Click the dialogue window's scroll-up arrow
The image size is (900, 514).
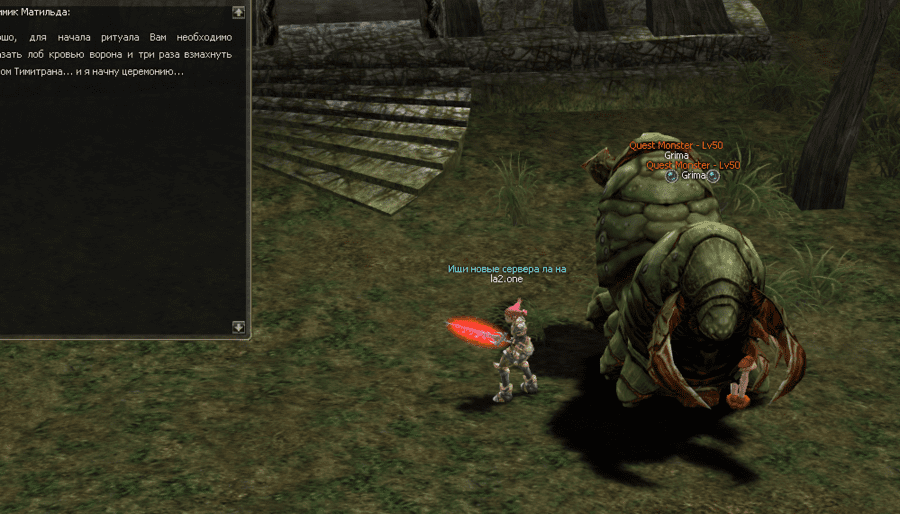(x=238, y=13)
